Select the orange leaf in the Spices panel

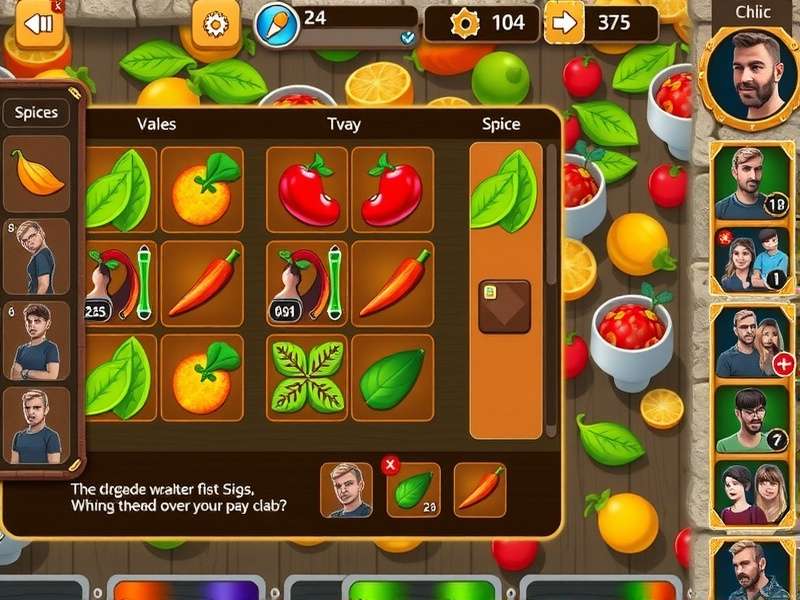(37, 174)
